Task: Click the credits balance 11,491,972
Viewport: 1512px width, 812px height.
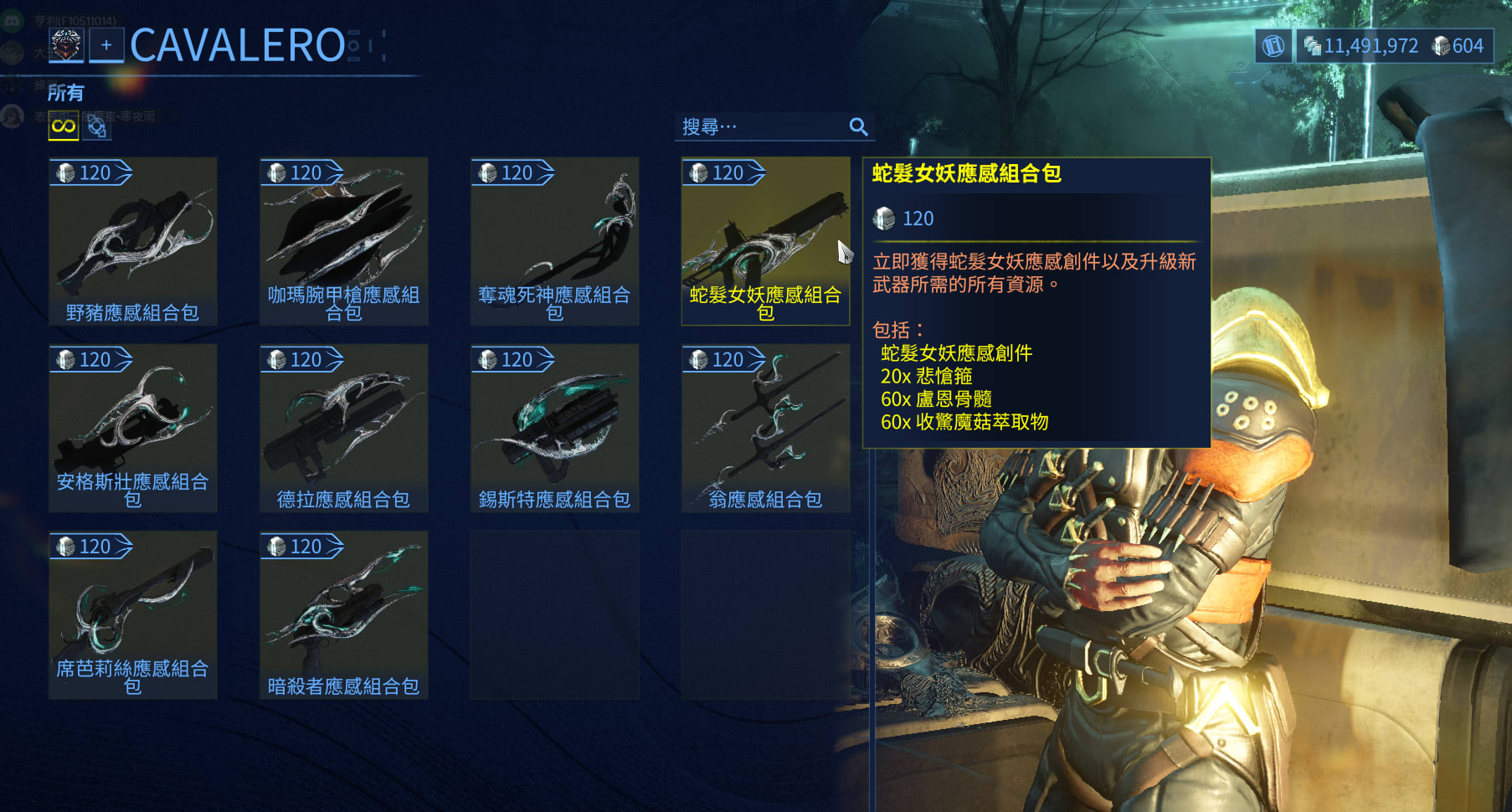Action: coord(1361,46)
